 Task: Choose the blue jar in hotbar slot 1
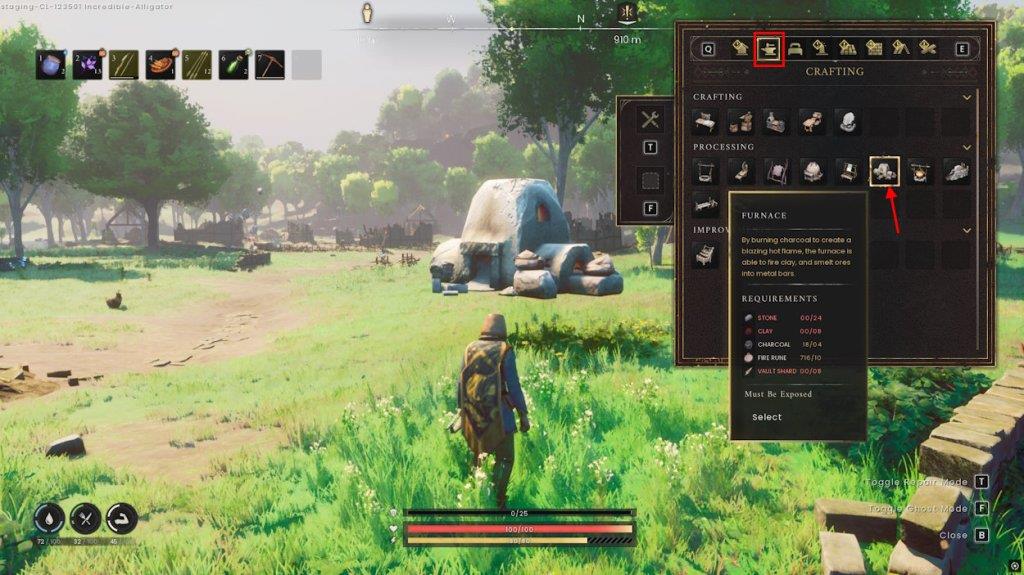click(51, 65)
